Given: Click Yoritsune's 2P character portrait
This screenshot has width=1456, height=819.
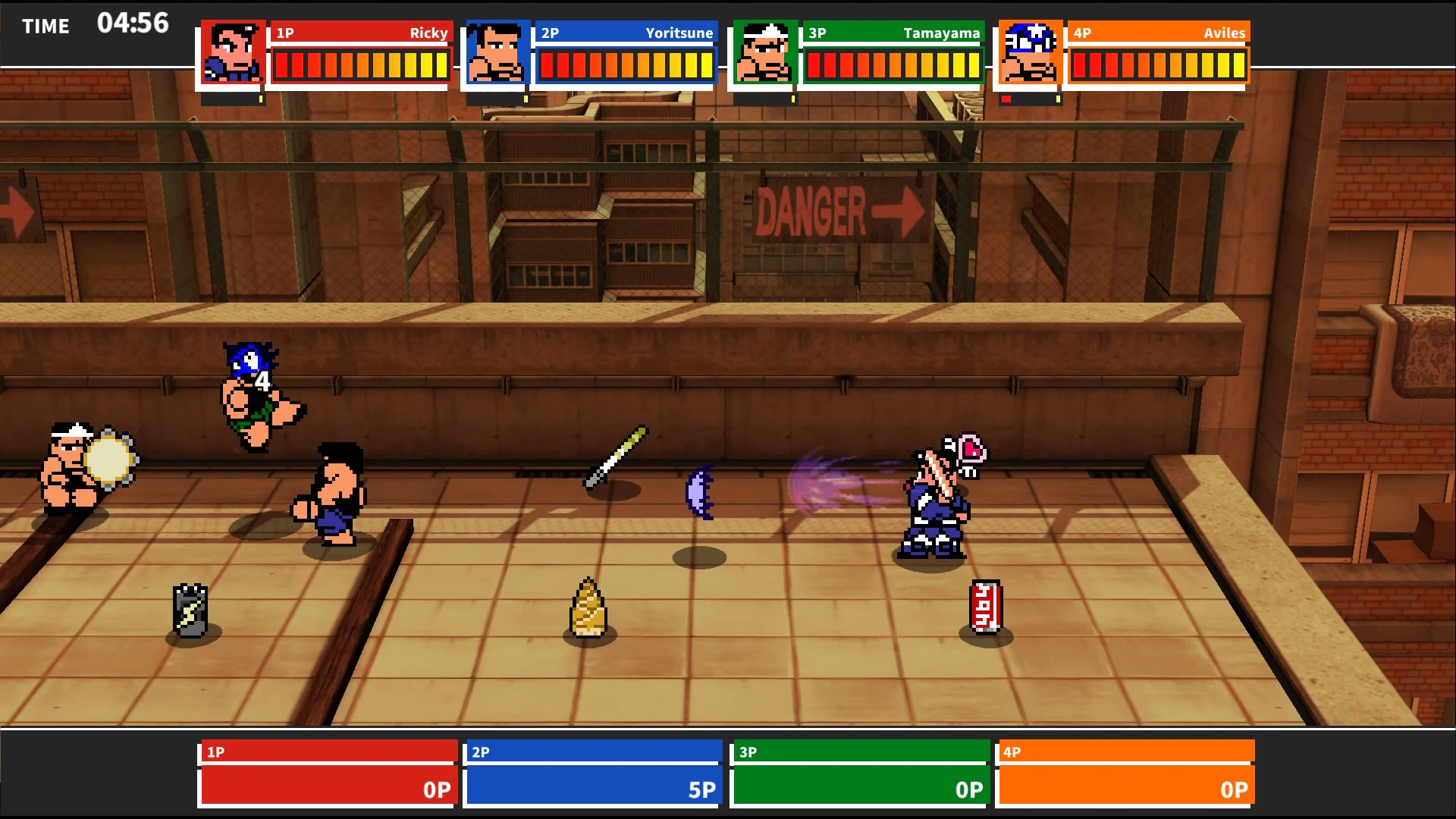Looking at the screenshot, I should pos(494,53).
